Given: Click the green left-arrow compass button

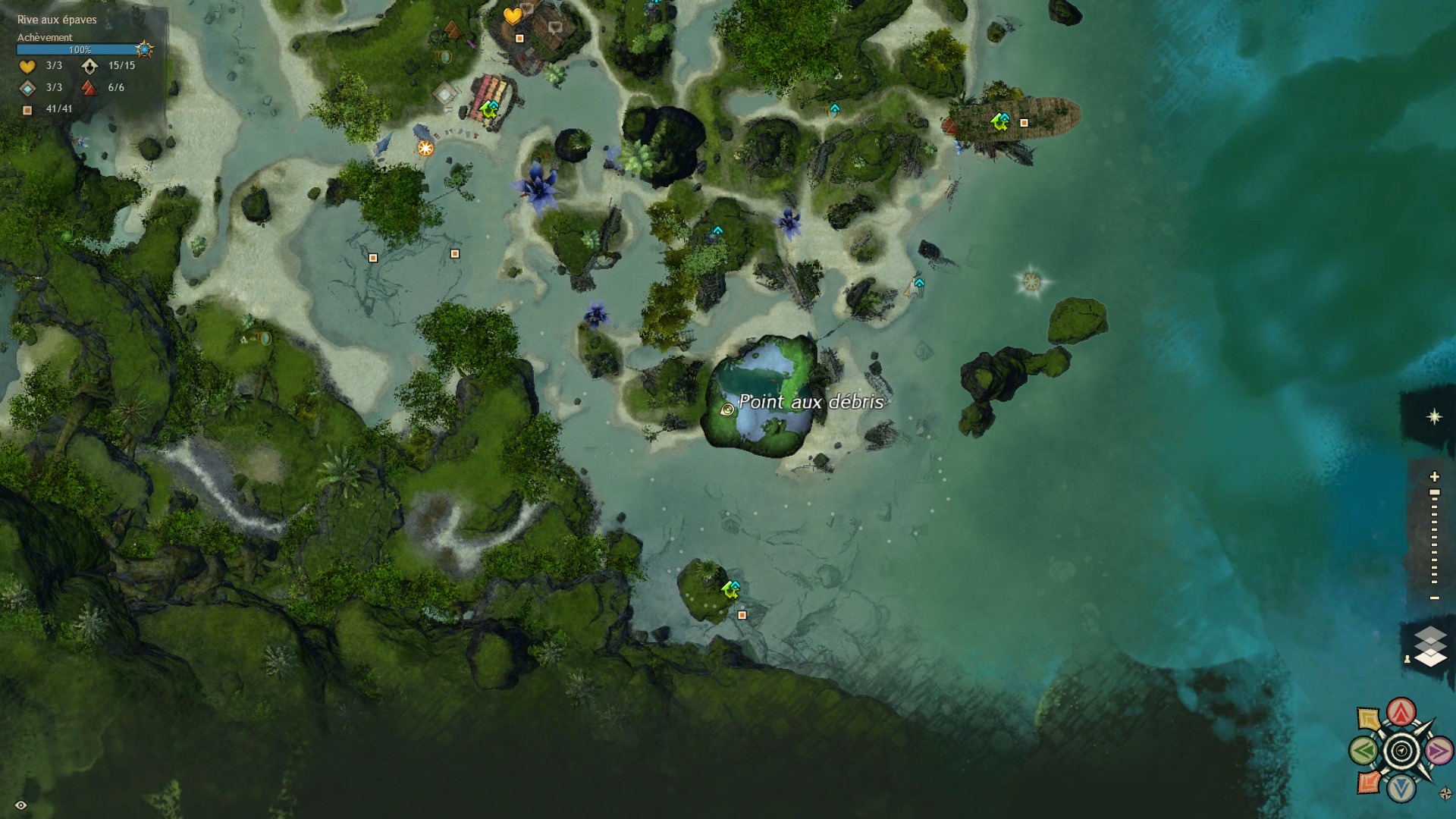Looking at the screenshot, I should click(x=1363, y=752).
